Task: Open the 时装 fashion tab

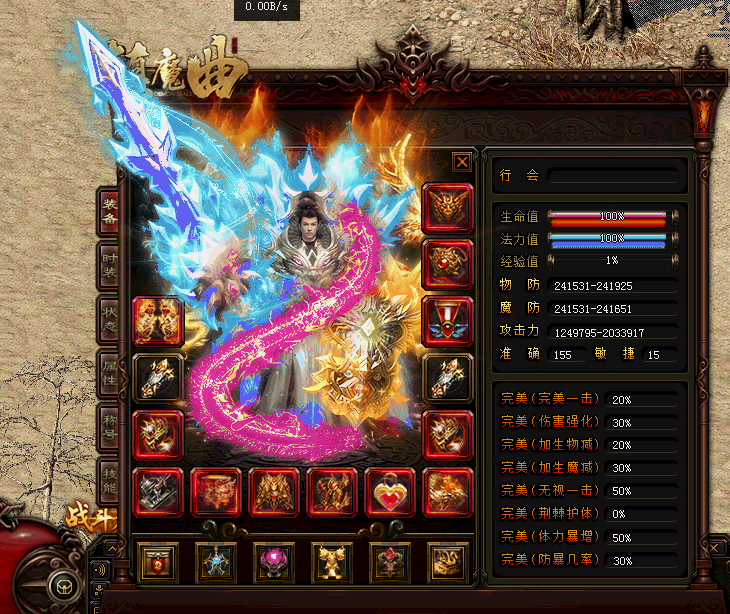Action: coord(109,267)
